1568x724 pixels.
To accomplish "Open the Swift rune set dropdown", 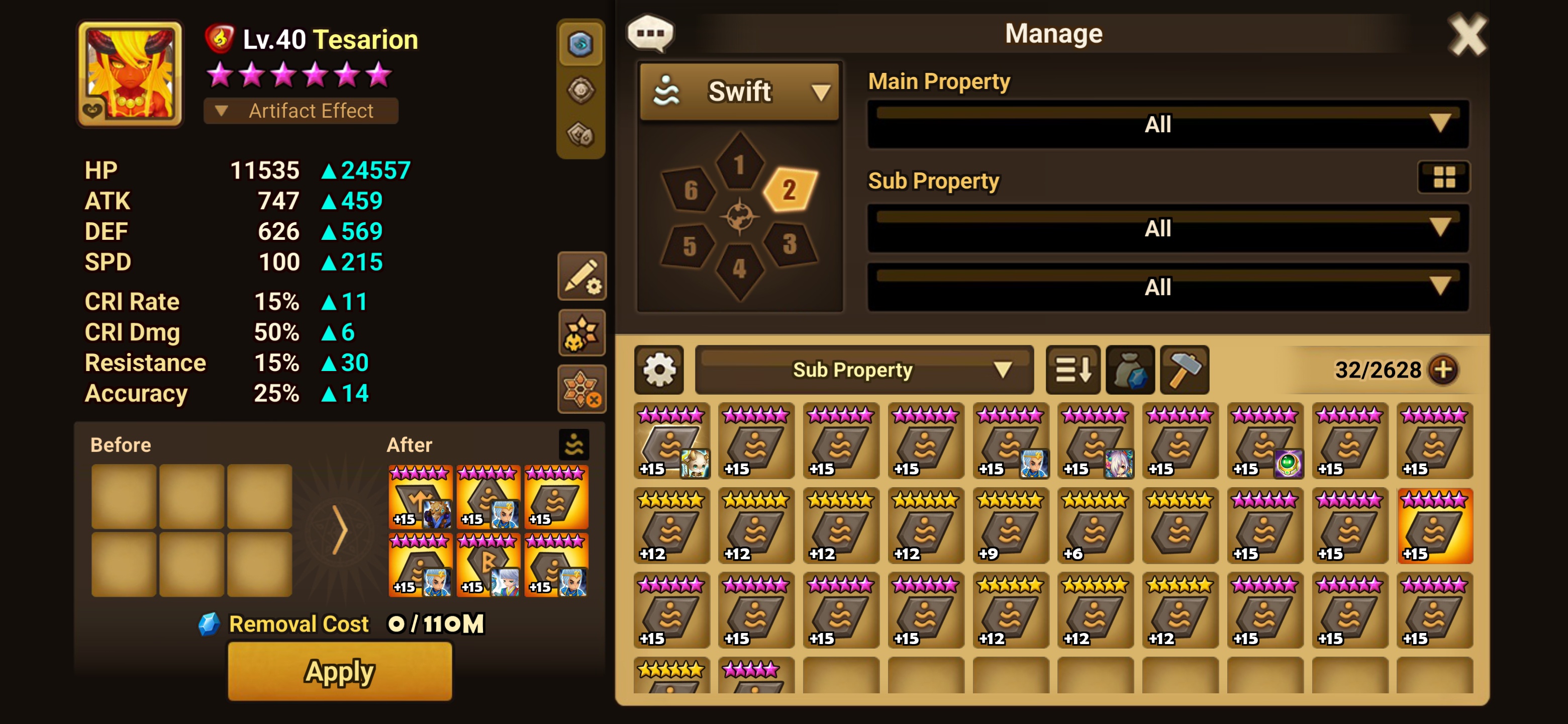I will click(740, 92).
